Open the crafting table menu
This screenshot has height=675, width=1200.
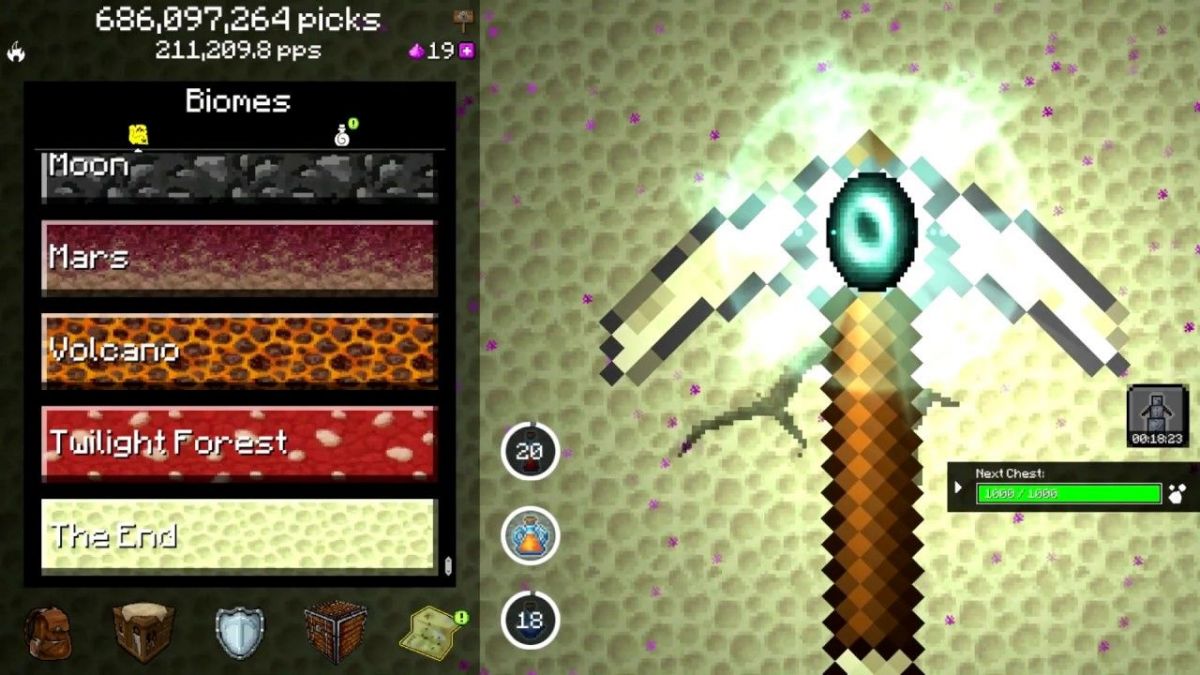tap(143, 632)
